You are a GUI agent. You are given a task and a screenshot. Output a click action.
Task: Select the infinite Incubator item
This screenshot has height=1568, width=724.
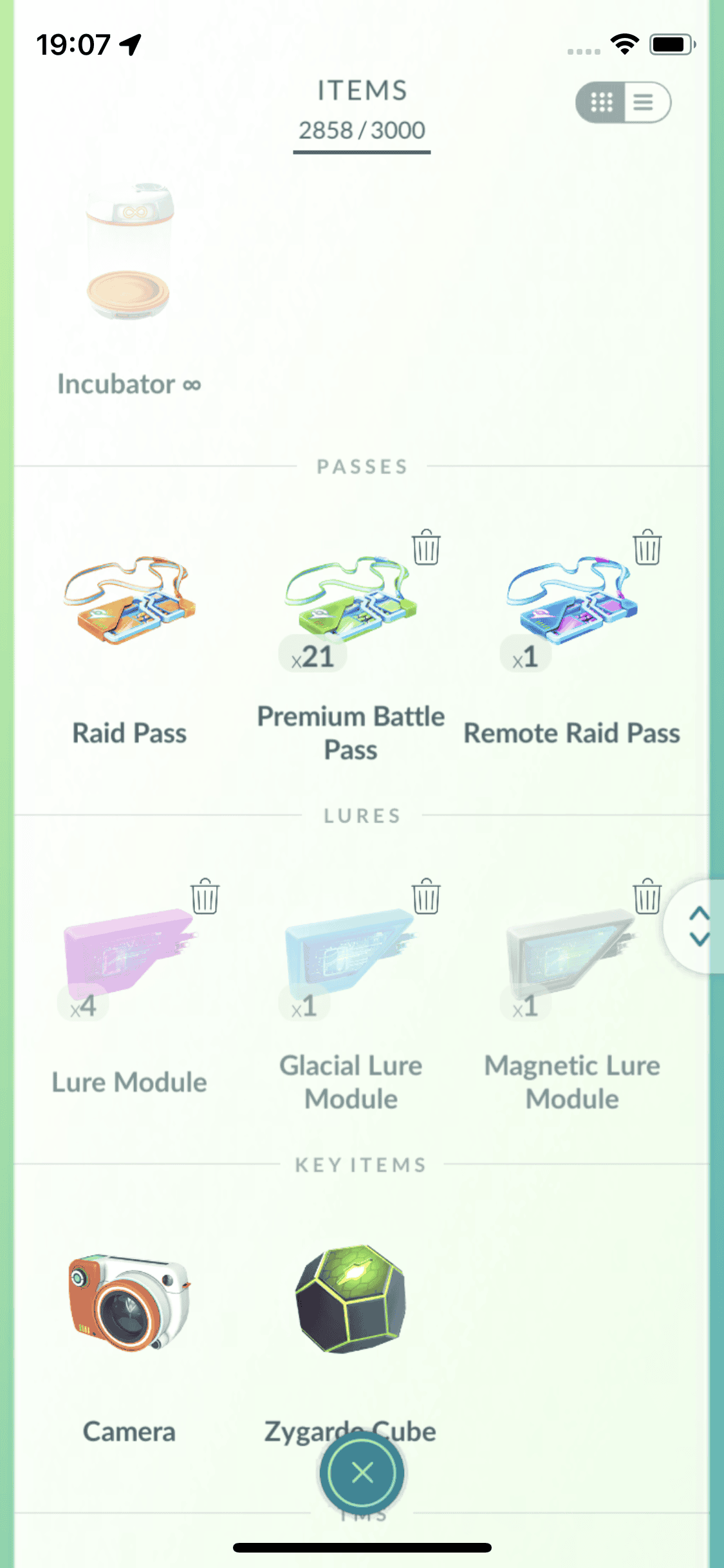coord(129,257)
